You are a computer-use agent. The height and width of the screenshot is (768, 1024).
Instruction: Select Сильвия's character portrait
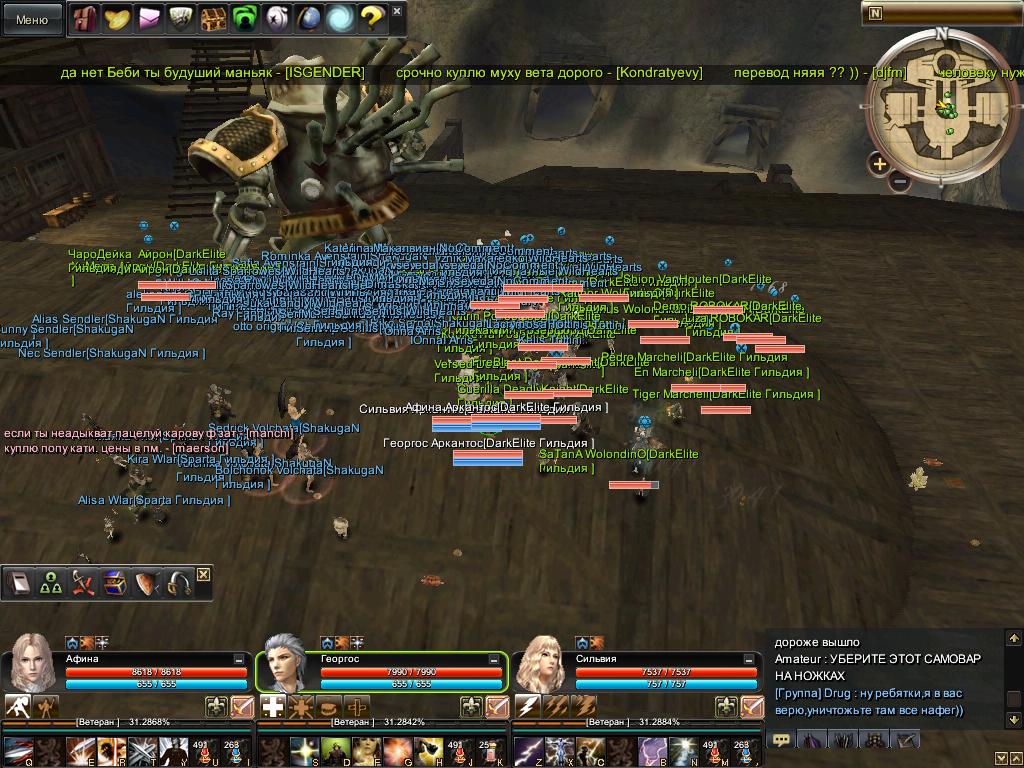pos(541,663)
